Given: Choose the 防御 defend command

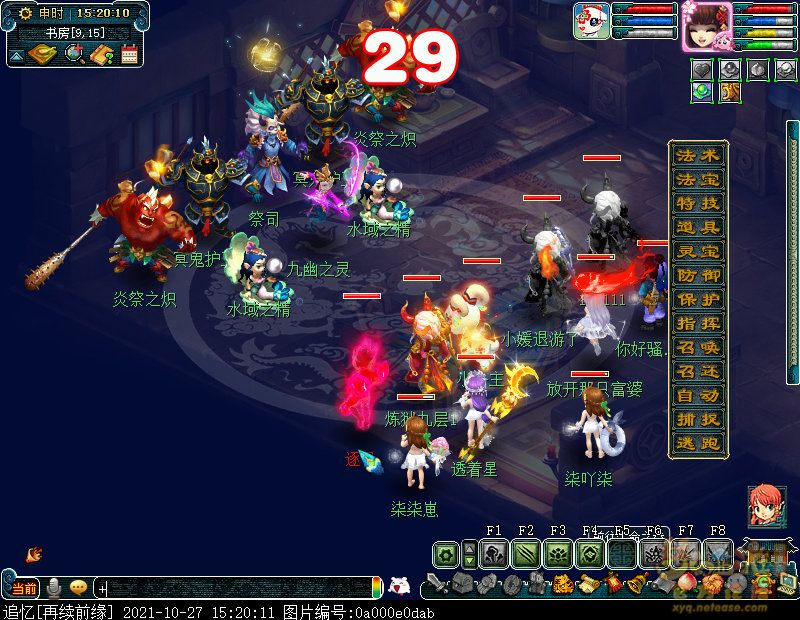Looking at the screenshot, I should pos(698,276).
